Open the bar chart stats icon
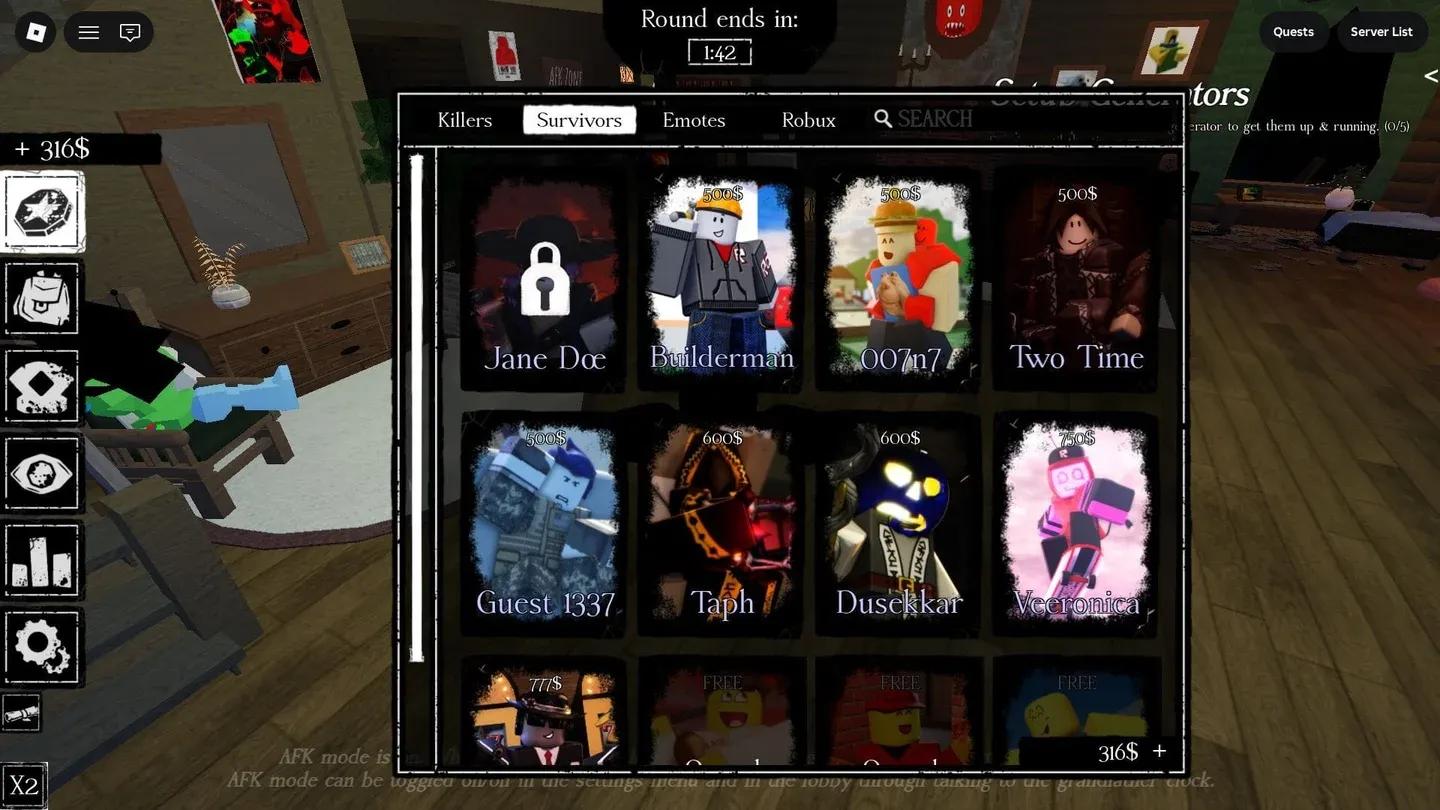 (42, 560)
